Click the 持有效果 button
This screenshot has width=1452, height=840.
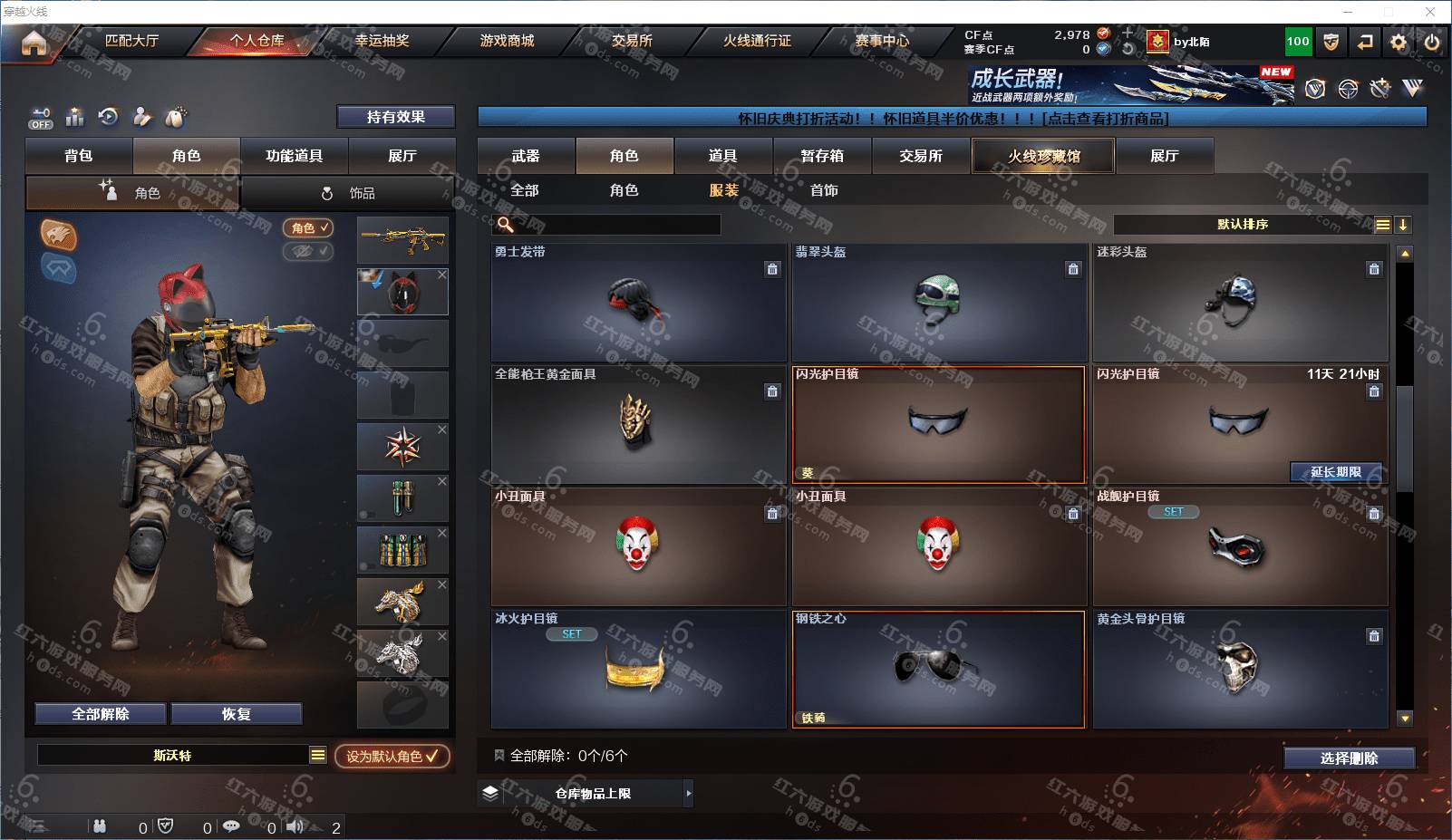pyautogui.click(x=395, y=117)
